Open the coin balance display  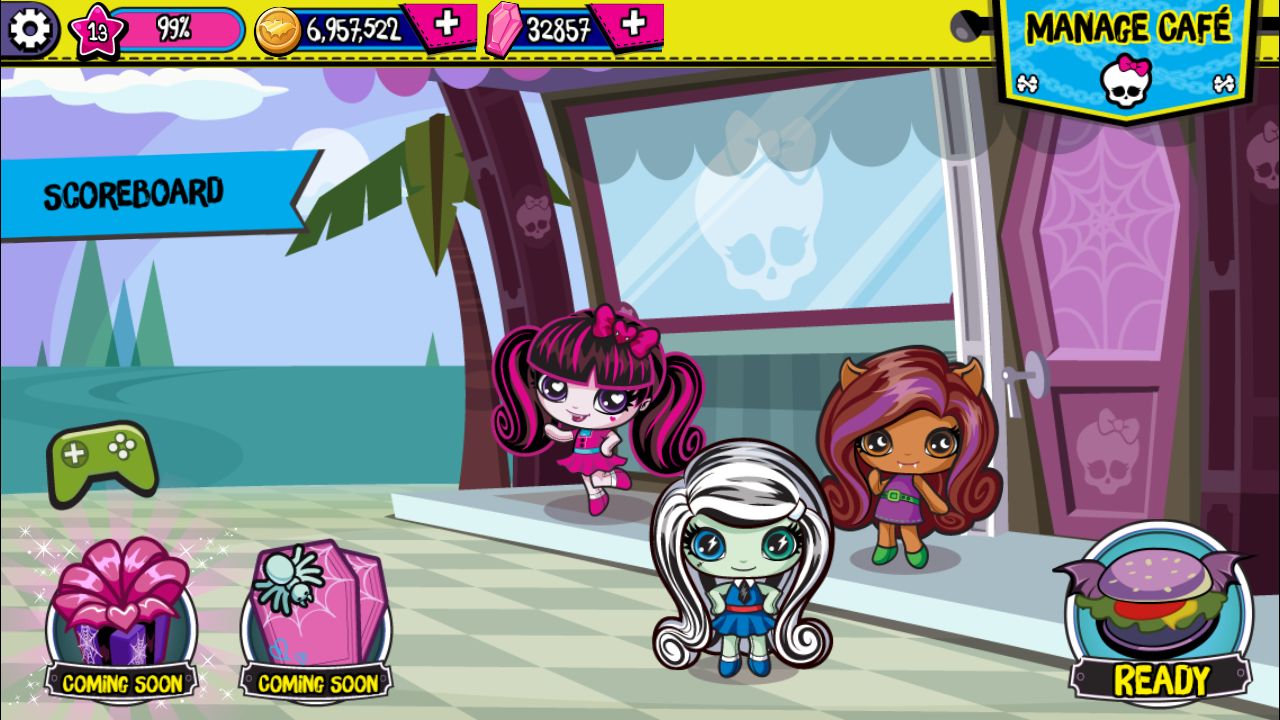330,25
